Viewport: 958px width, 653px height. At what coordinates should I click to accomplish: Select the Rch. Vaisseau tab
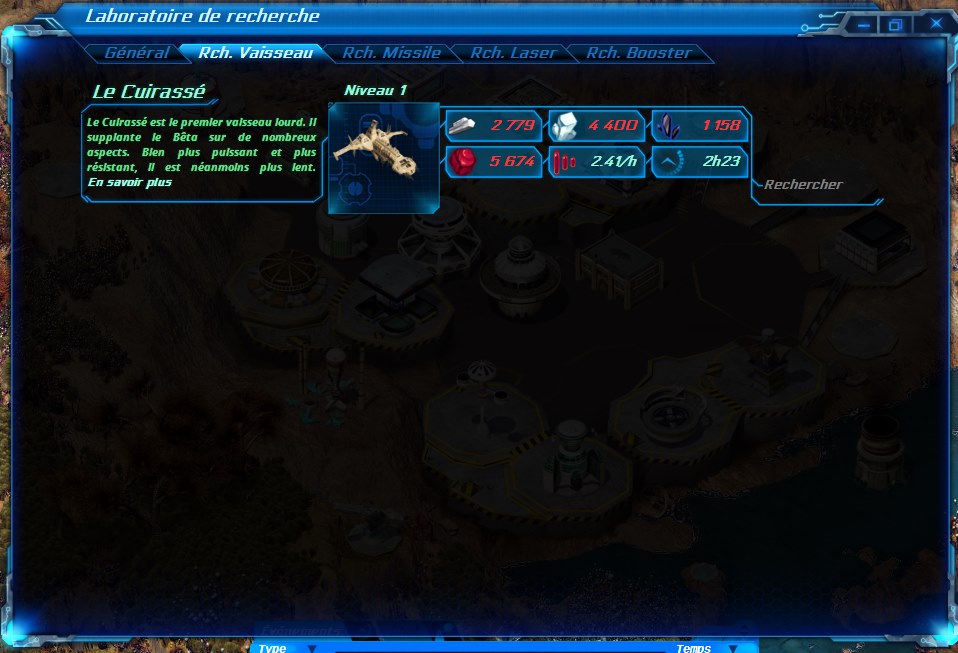pos(256,53)
